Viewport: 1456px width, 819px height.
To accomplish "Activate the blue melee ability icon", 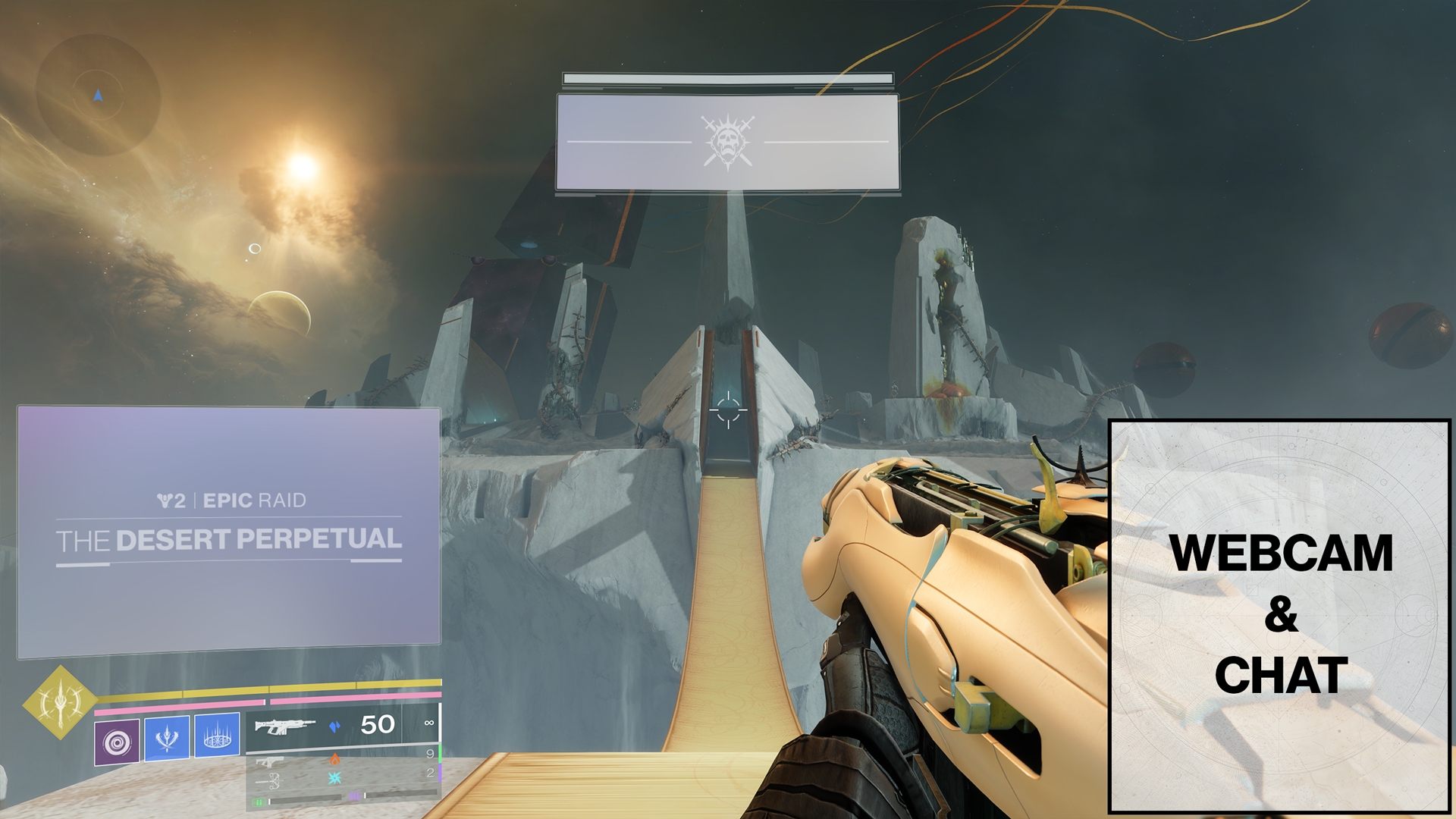I will pyautogui.click(x=167, y=736).
